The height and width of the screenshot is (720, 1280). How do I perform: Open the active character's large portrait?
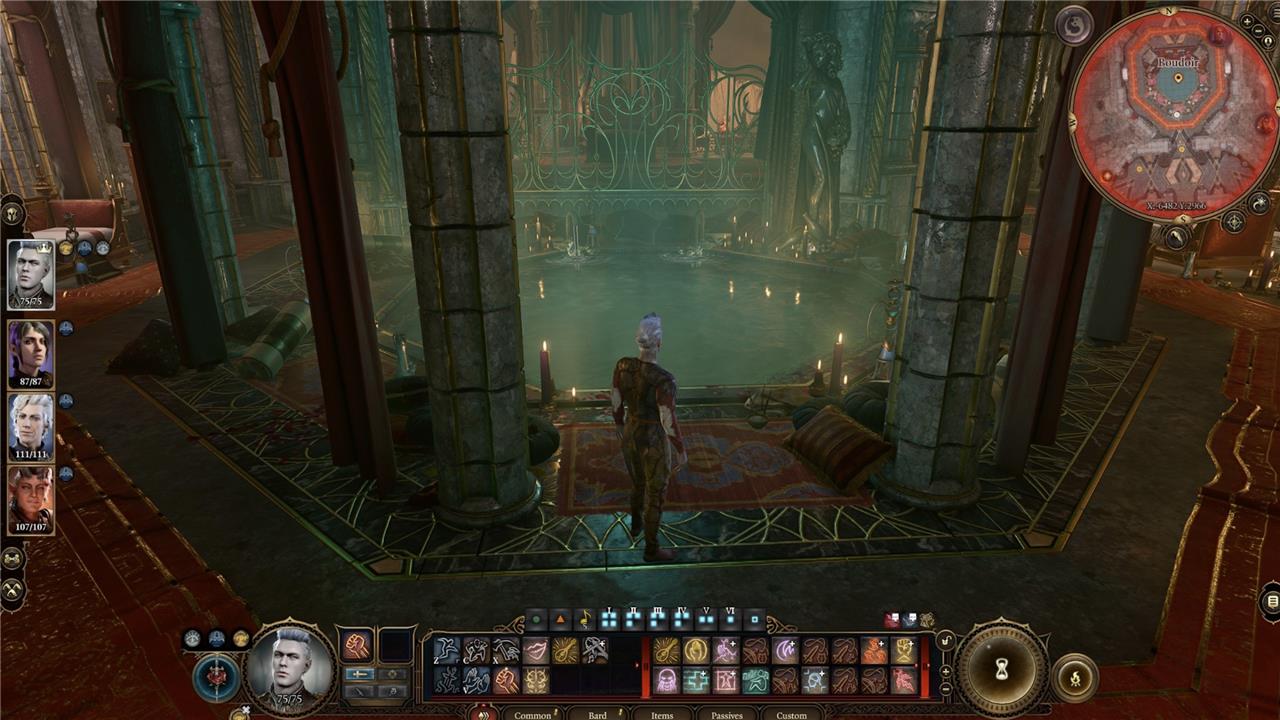point(291,667)
